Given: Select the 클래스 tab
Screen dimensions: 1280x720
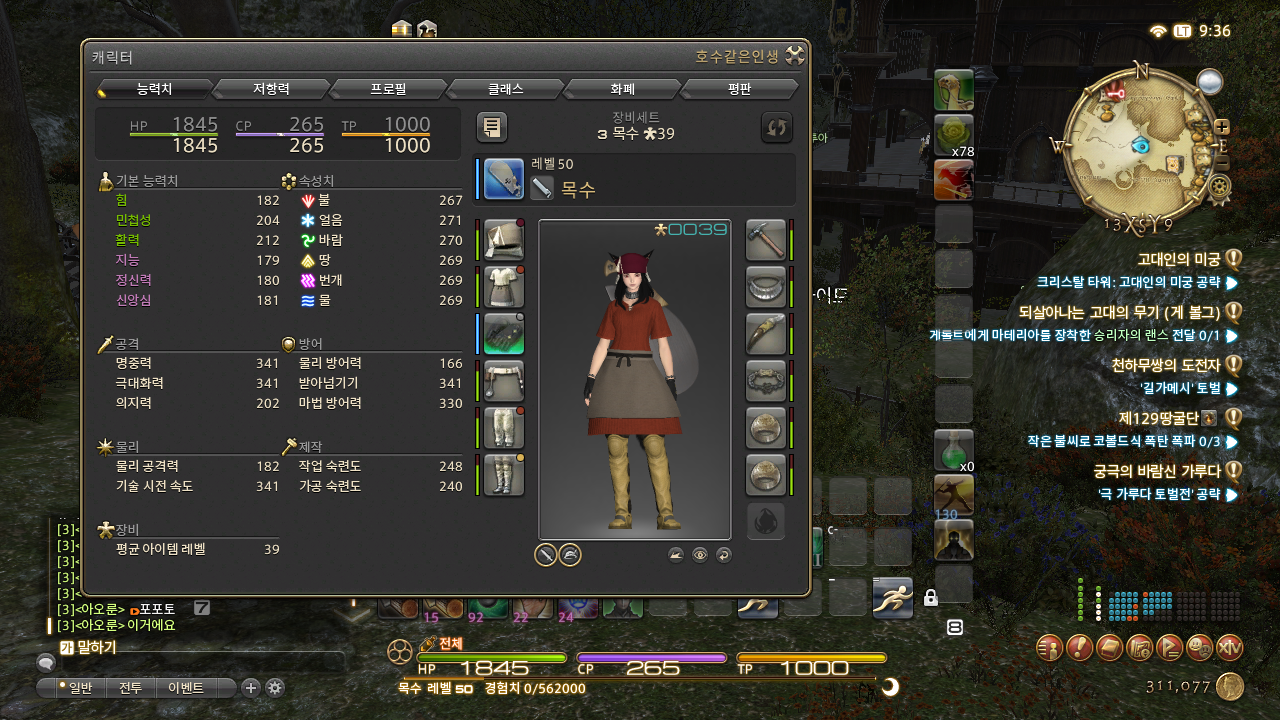Looking at the screenshot, I should pos(505,89).
